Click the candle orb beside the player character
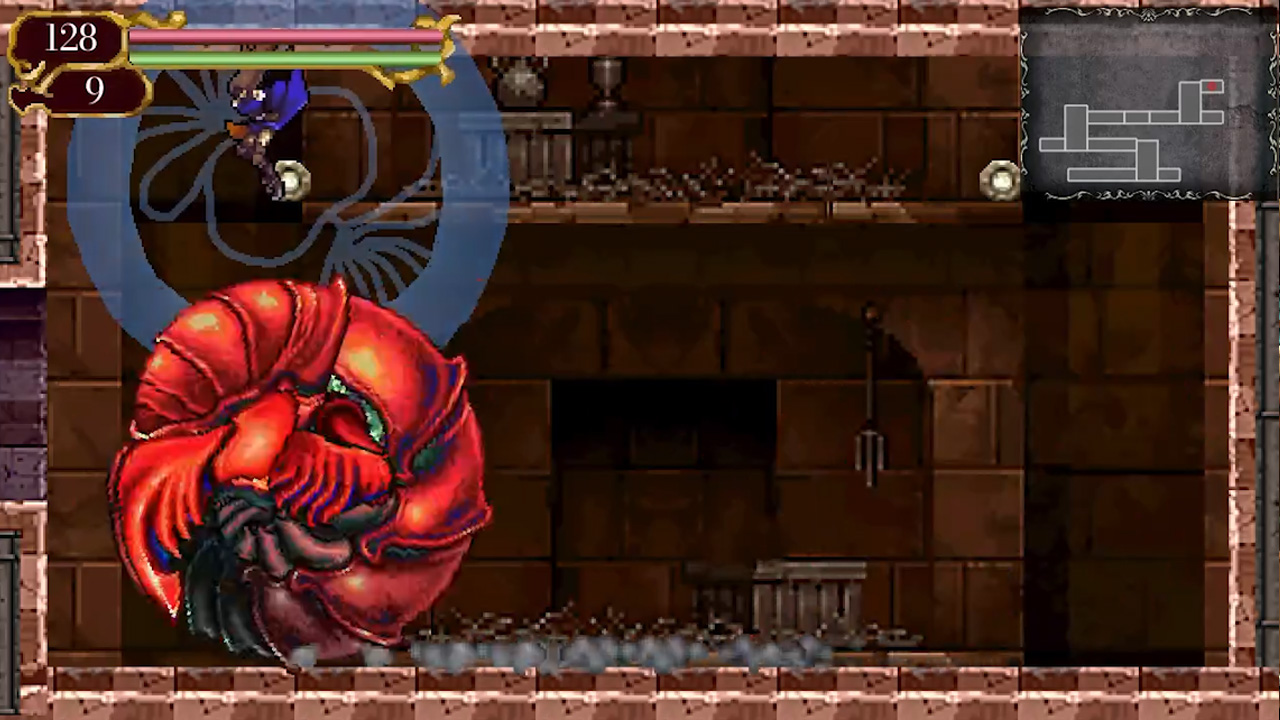The height and width of the screenshot is (720, 1280). pyautogui.click(x=290, y=180)
